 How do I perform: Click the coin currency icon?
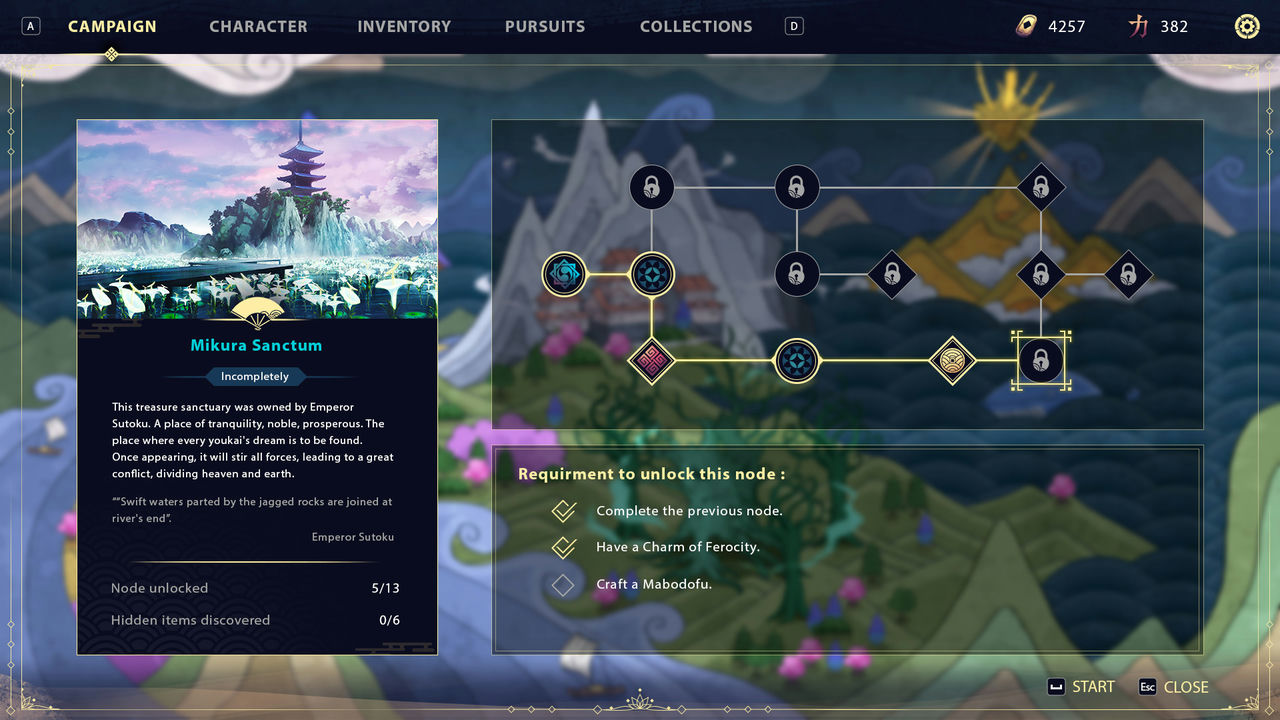click(x=1029, y=26)
